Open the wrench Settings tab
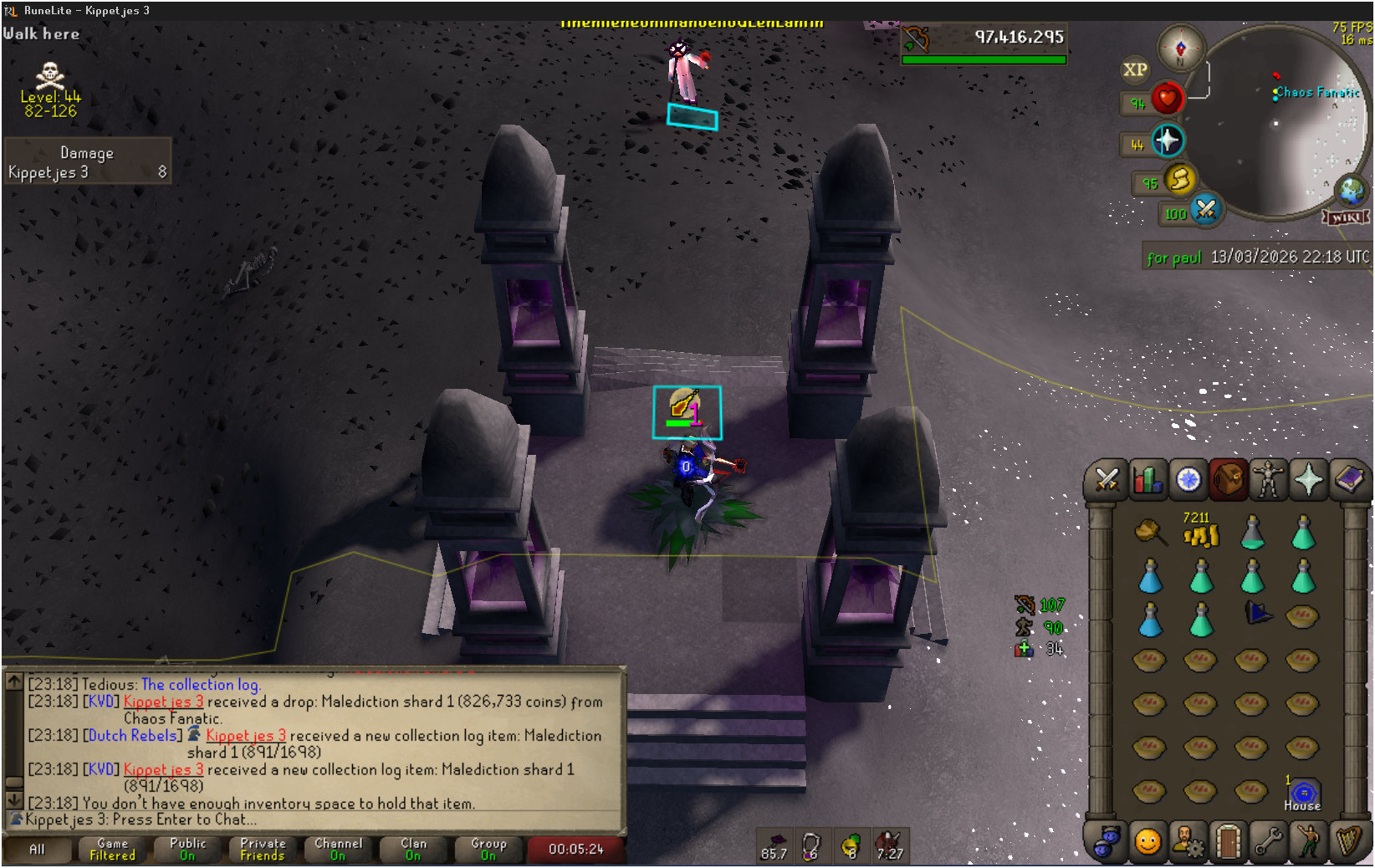This screenshot has width=1375, height=868. pyautogui.click(x=1268, y=841)
